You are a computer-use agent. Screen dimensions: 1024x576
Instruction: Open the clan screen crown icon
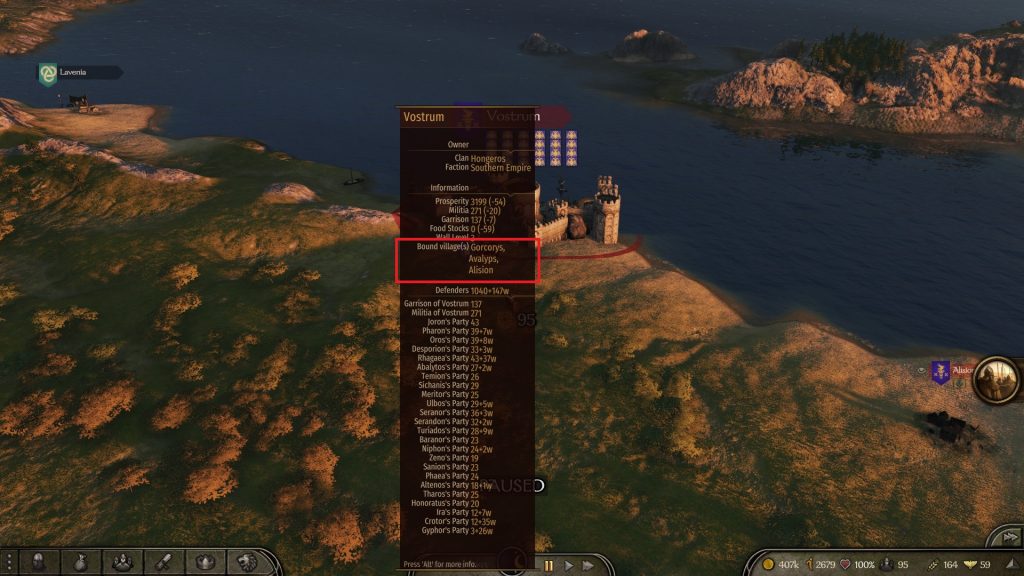tap(206, 562)
